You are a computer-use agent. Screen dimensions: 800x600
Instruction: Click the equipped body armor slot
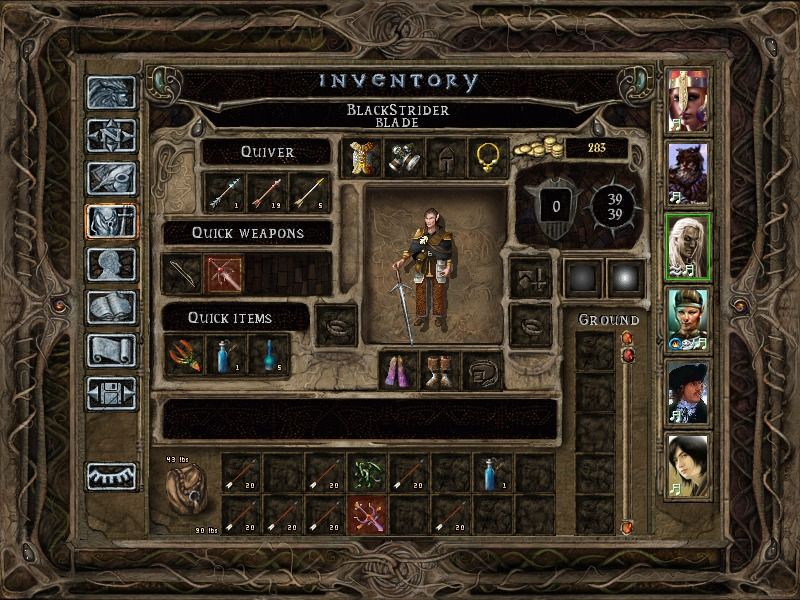pyautogui.click(x=361, y=157)
